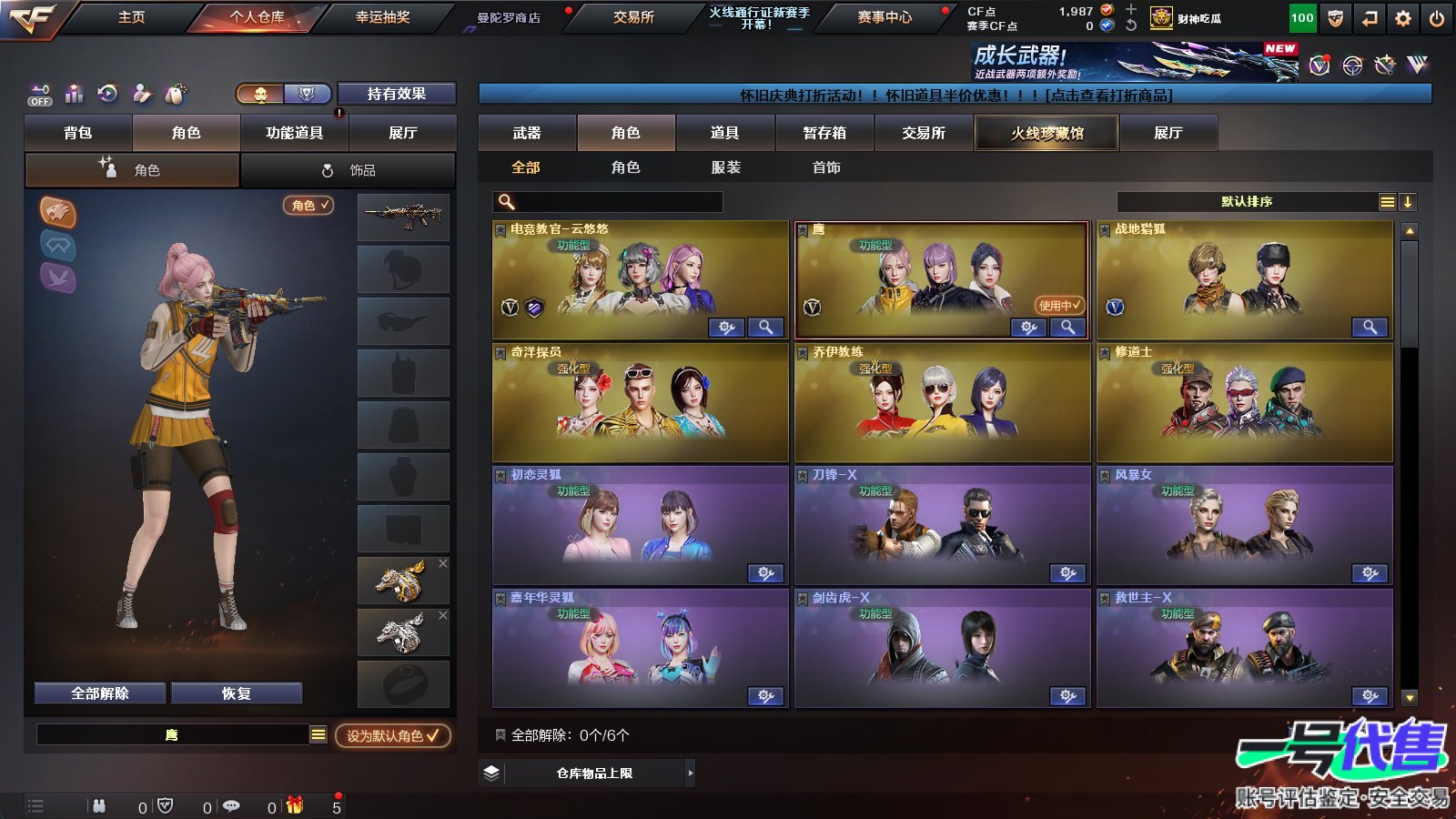
Task: Select the character customization paint icon on left sidebar
Action: click(x=141, y=95)
